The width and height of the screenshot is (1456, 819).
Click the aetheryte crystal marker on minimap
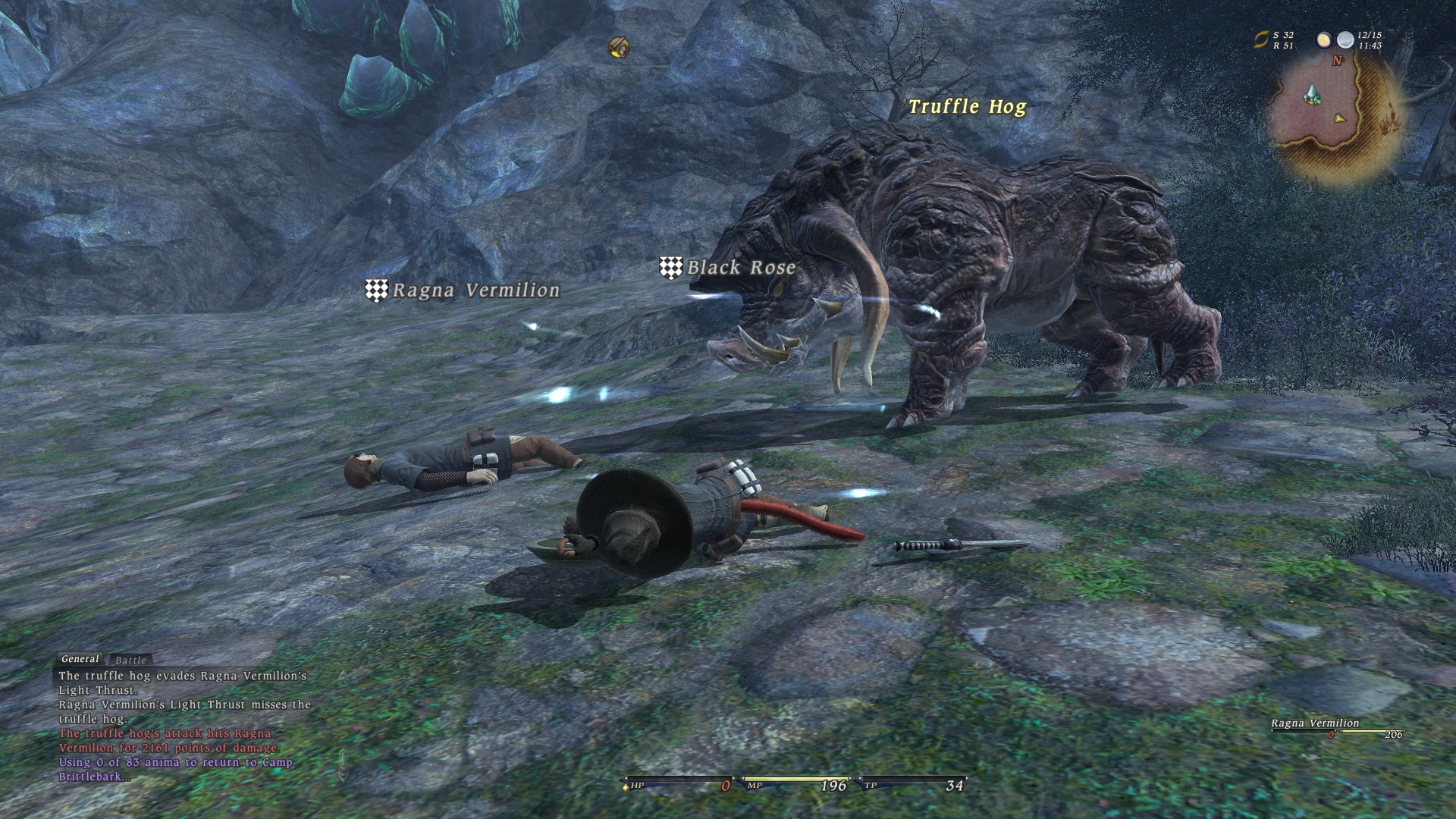coord(1311,96)
